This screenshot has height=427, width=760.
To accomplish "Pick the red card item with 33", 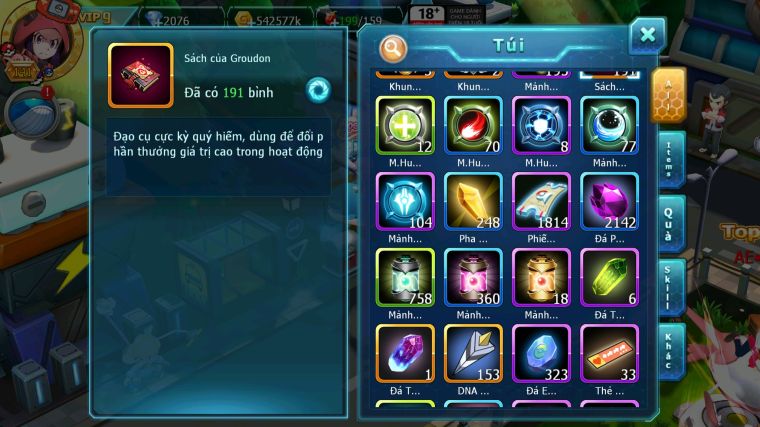I will click(x=609, y=354).
